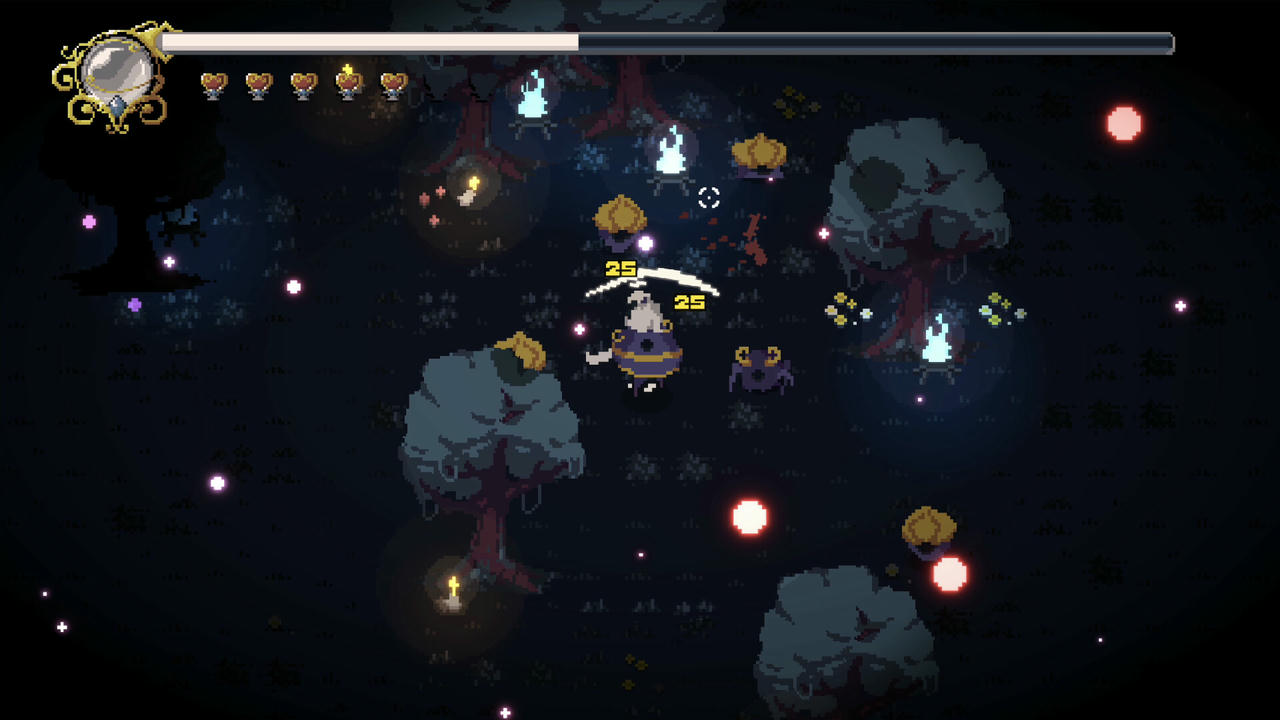Click the last heart vessel in the row
This screenshot has height=720, width=1280.
click(394, 85)
